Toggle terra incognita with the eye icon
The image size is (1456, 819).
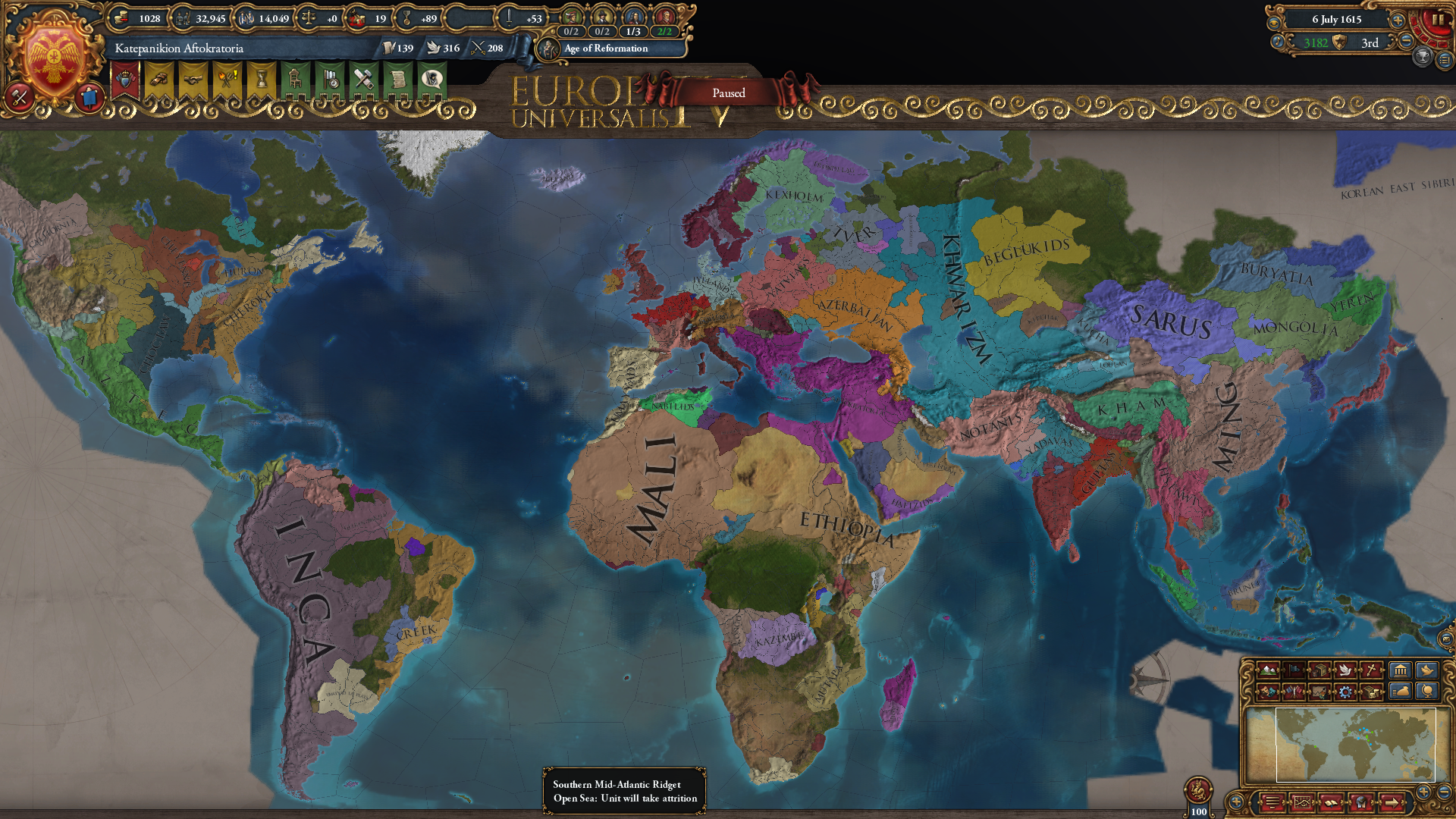click(1274, 24)
